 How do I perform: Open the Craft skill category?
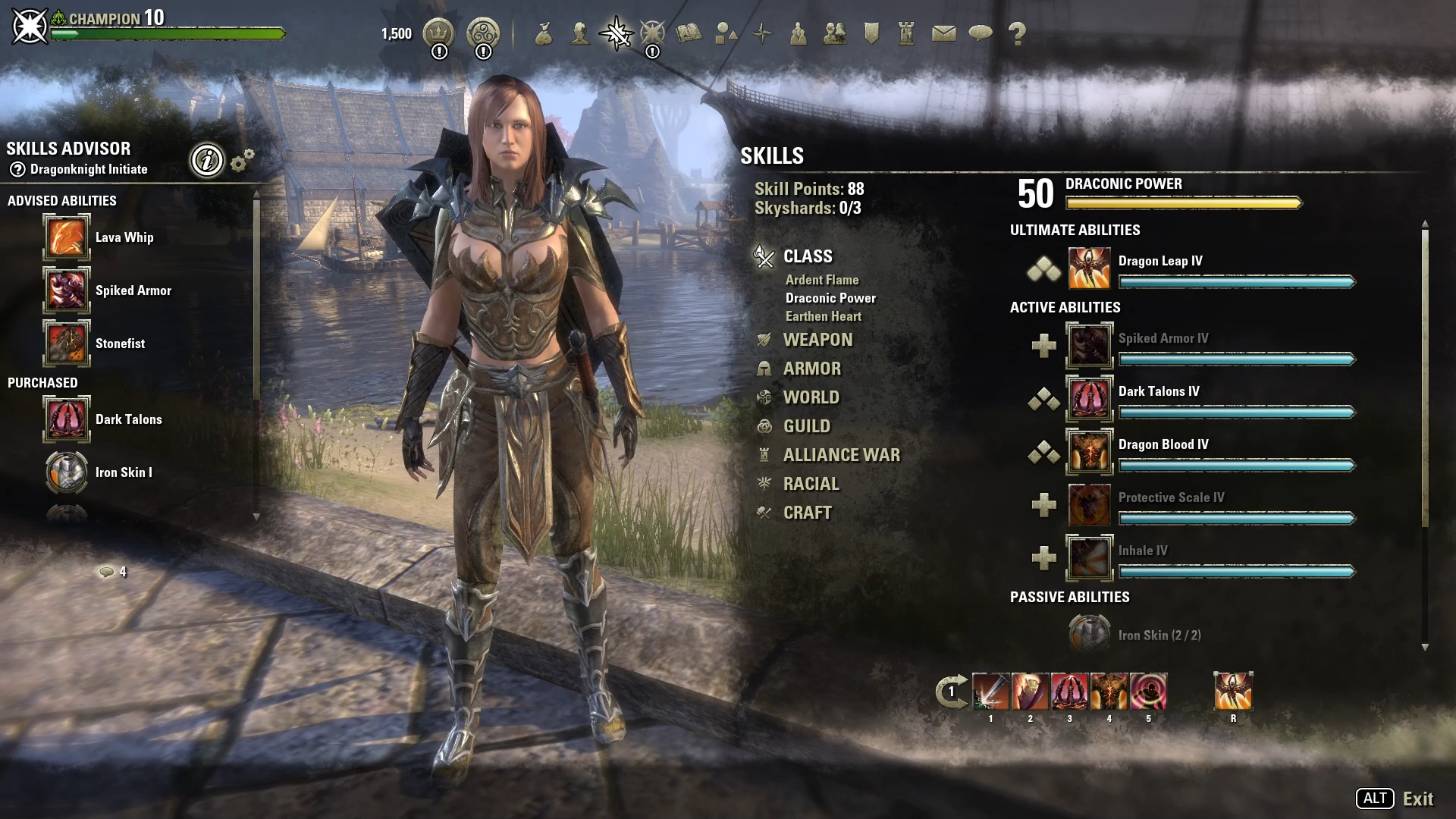click(807, 513)
